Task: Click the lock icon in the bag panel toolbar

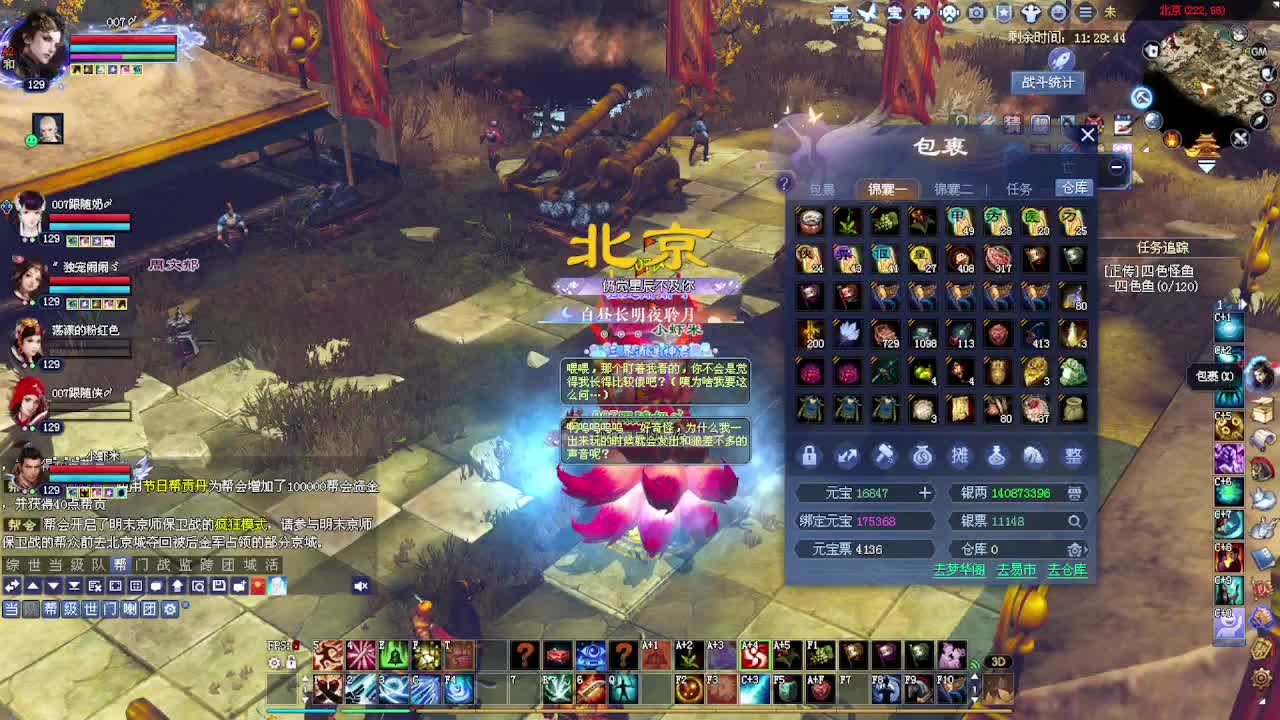Action: [808, 456]
